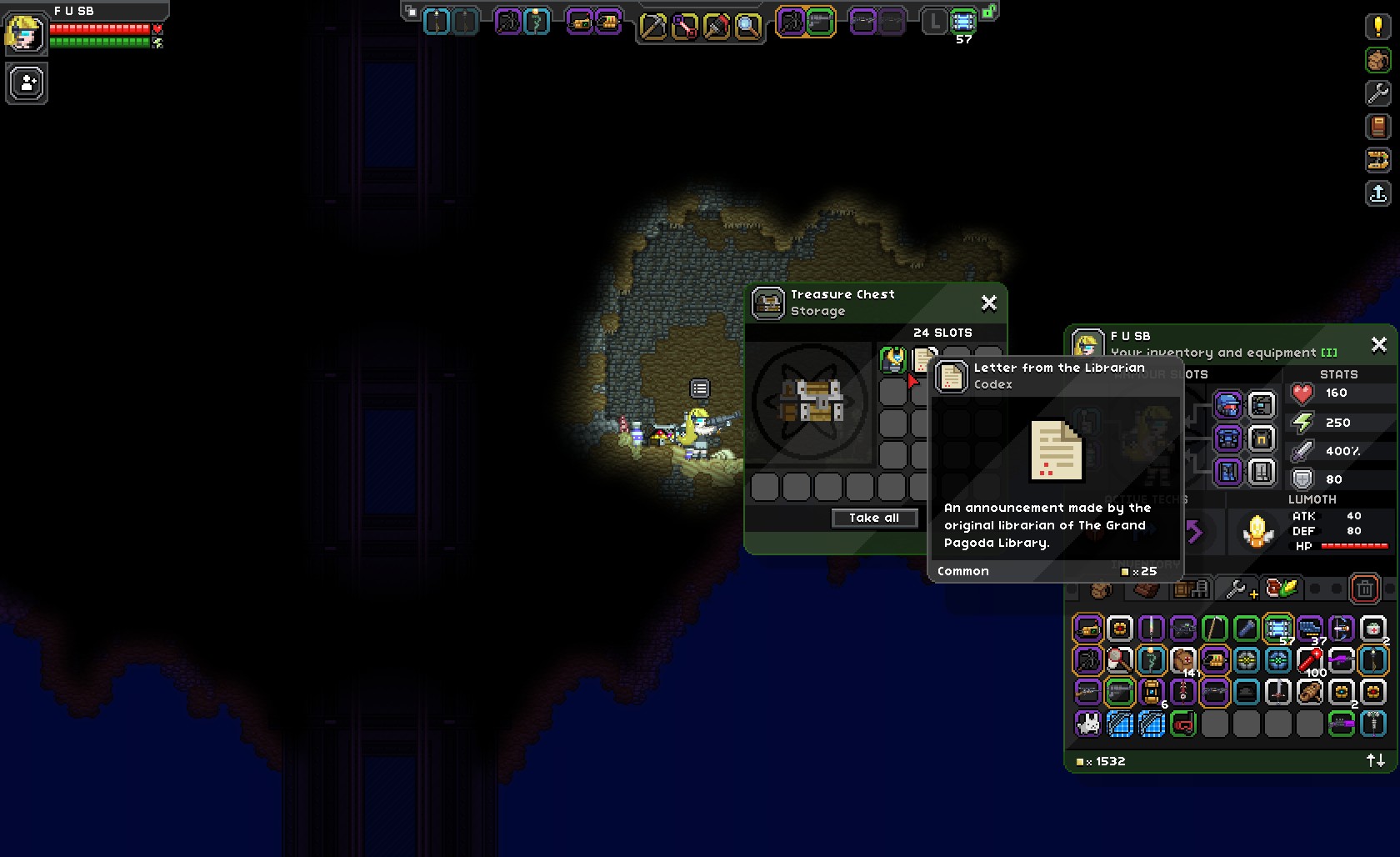
Task: Choose the paint tool in the hotbar
Action: [716, 27]
